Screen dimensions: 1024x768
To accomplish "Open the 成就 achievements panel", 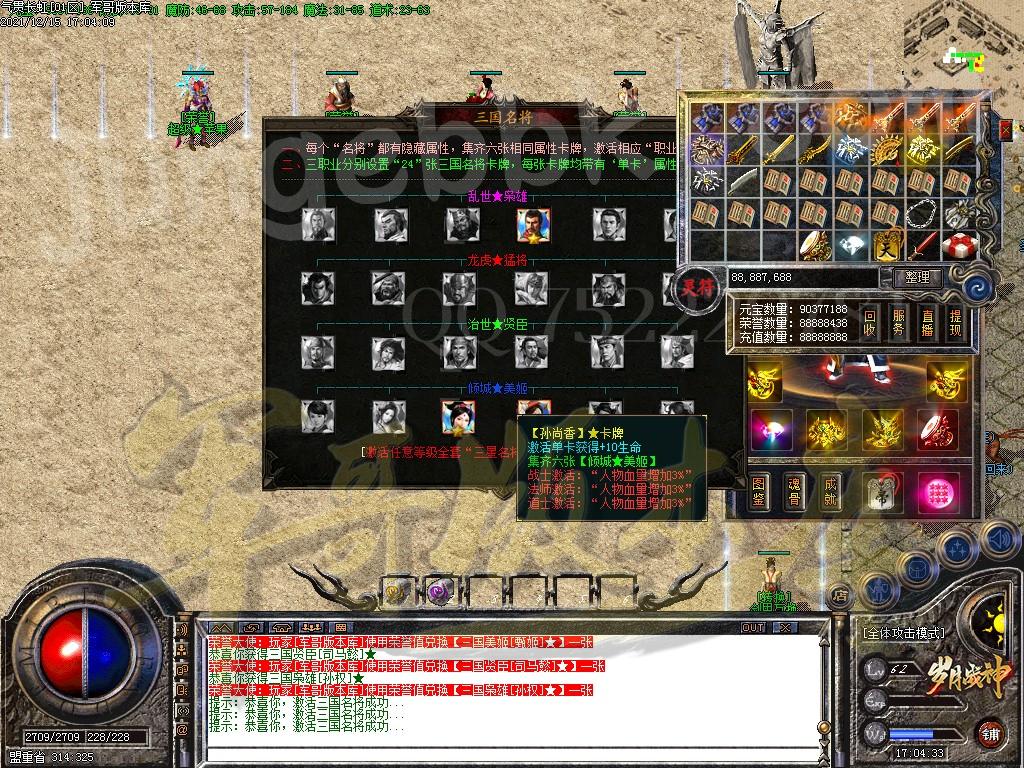I will [830, 489].
